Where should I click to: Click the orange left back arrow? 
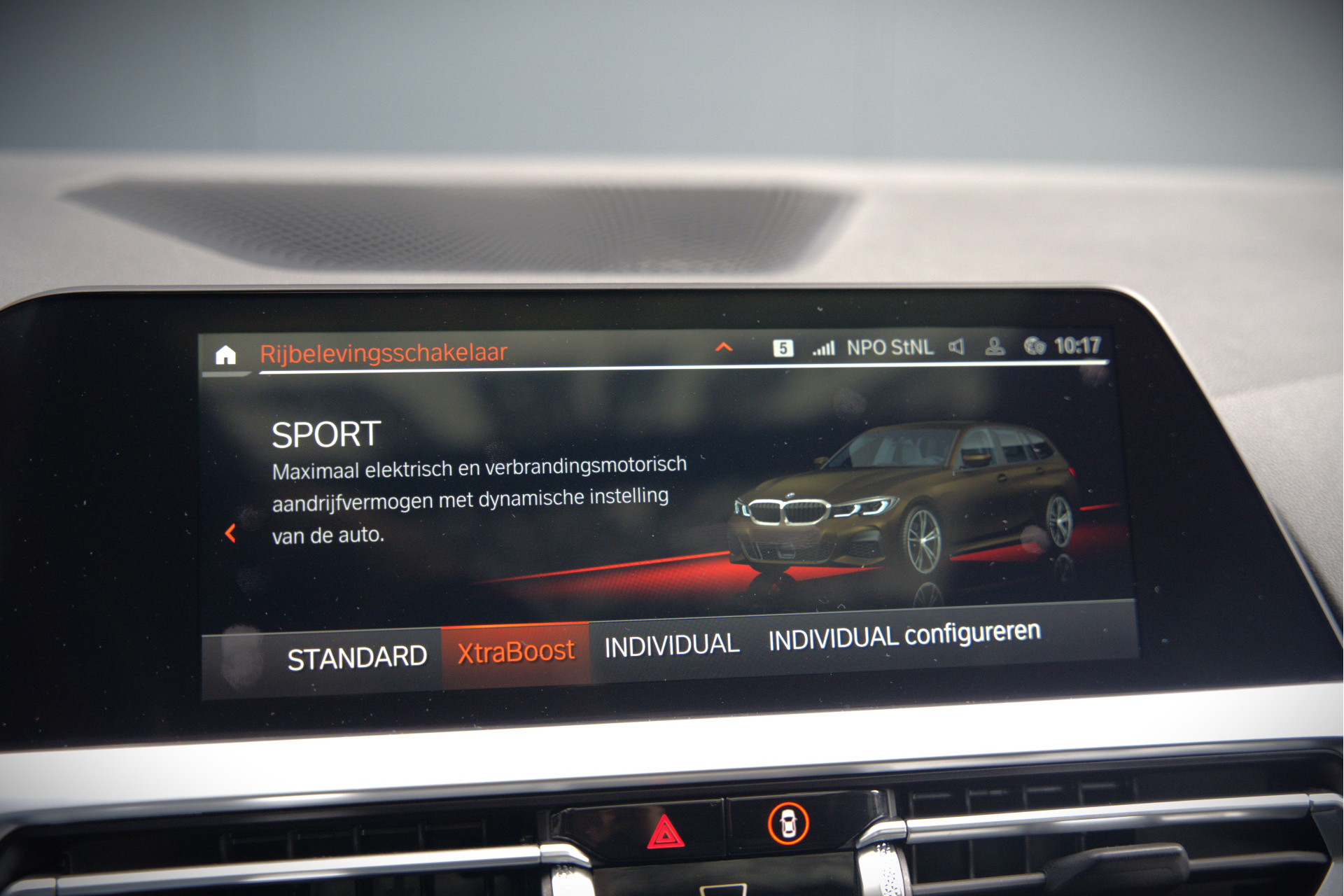pos(230,533)
